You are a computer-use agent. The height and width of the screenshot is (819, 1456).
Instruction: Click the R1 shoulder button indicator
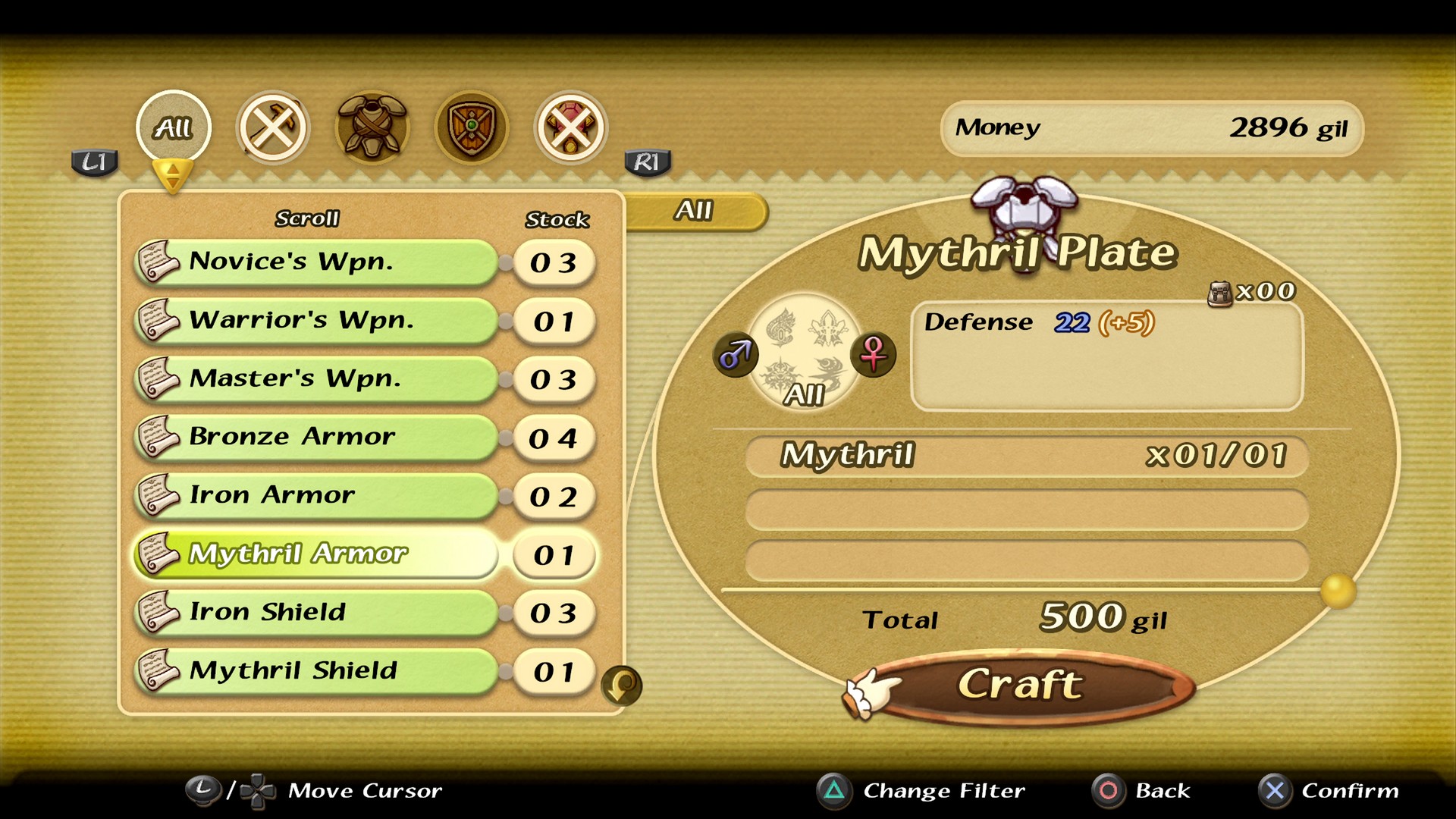pyautogui.click(x=647, y=162)
